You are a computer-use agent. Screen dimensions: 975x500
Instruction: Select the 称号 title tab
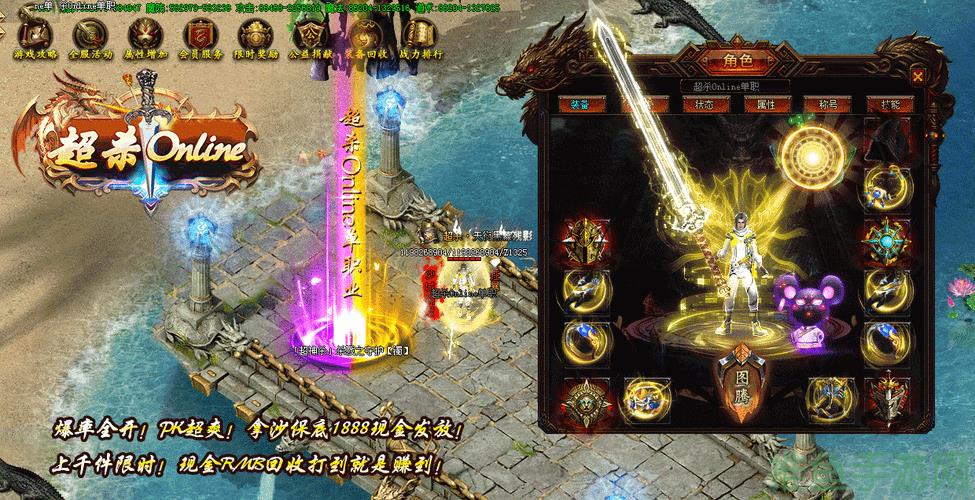pyautogui.click(x=823, y=104)
